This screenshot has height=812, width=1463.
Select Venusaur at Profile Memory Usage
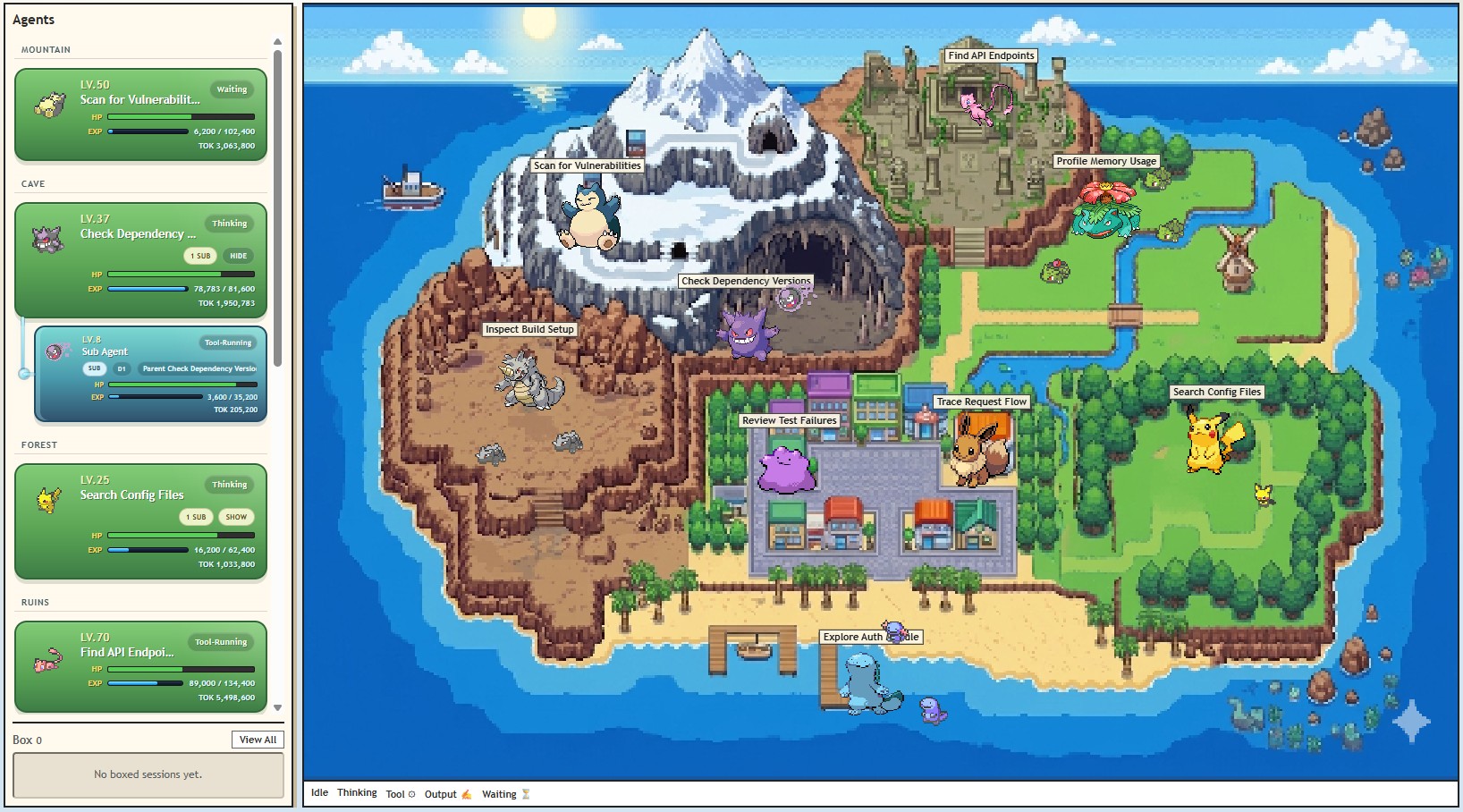click(x=1106, y=215)
